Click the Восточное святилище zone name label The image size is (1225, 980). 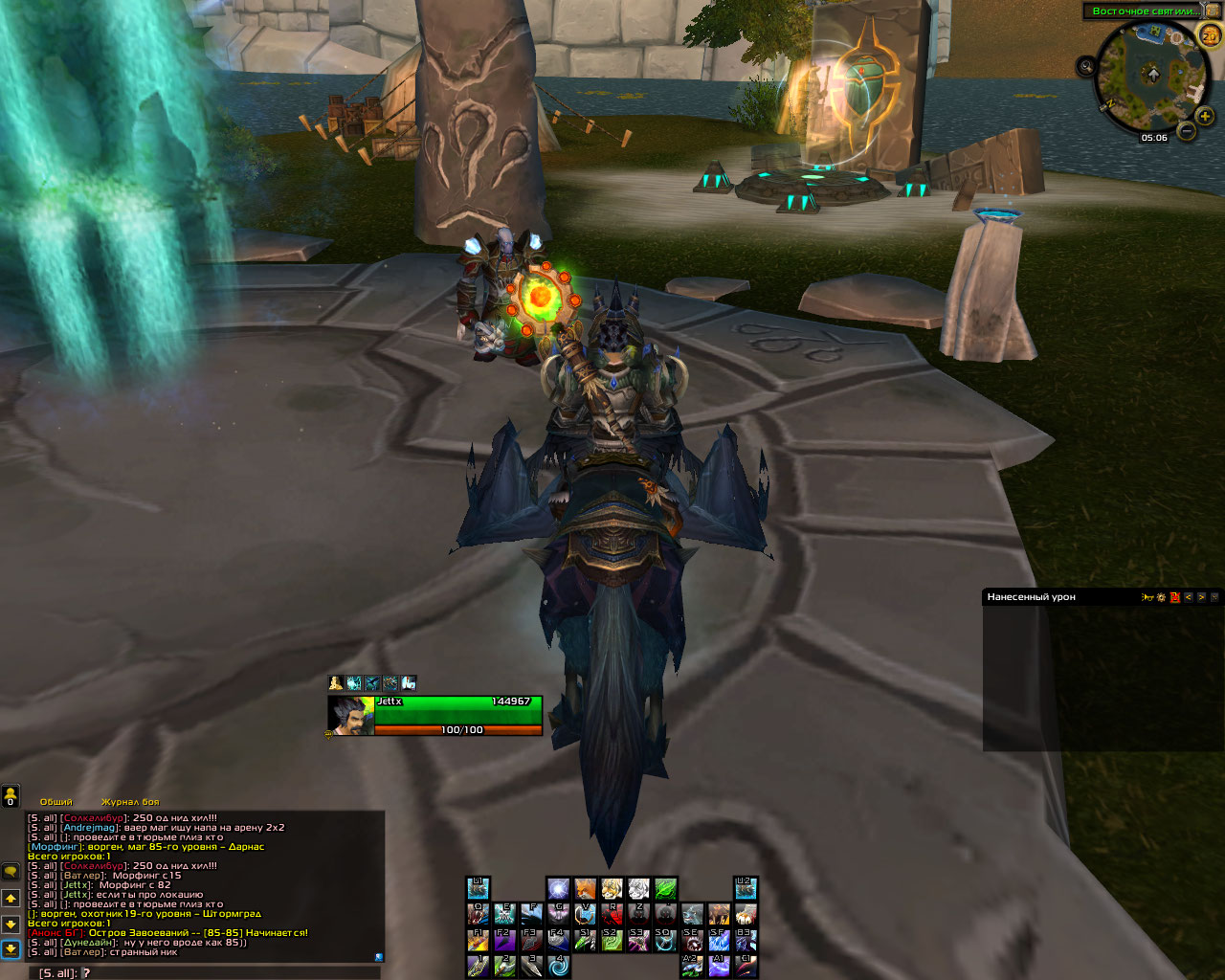point(1144,11)
